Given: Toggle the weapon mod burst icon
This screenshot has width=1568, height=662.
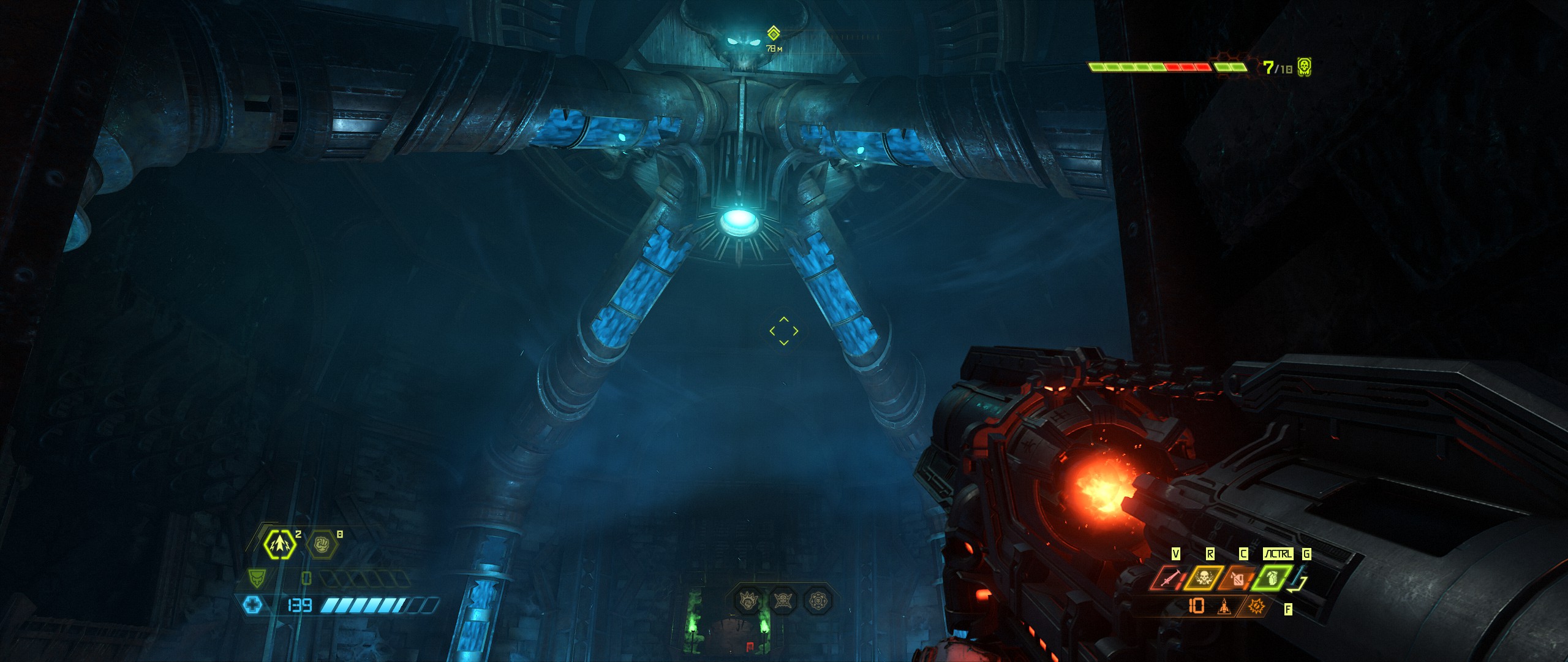Looking at the screenshot, I should 1256,606.
